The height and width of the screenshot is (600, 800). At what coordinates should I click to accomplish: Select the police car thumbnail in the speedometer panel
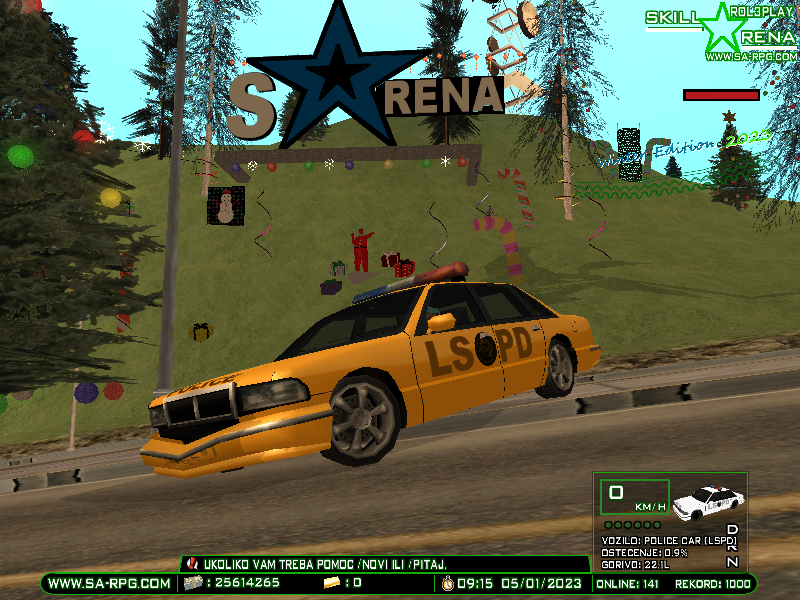click(705, 502)
